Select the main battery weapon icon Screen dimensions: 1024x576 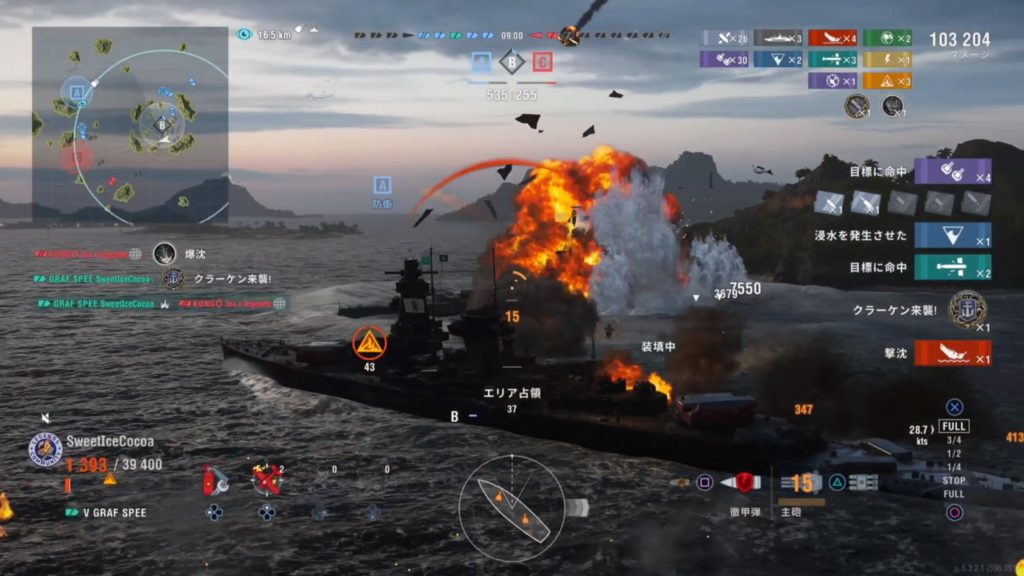pos(801,484)
